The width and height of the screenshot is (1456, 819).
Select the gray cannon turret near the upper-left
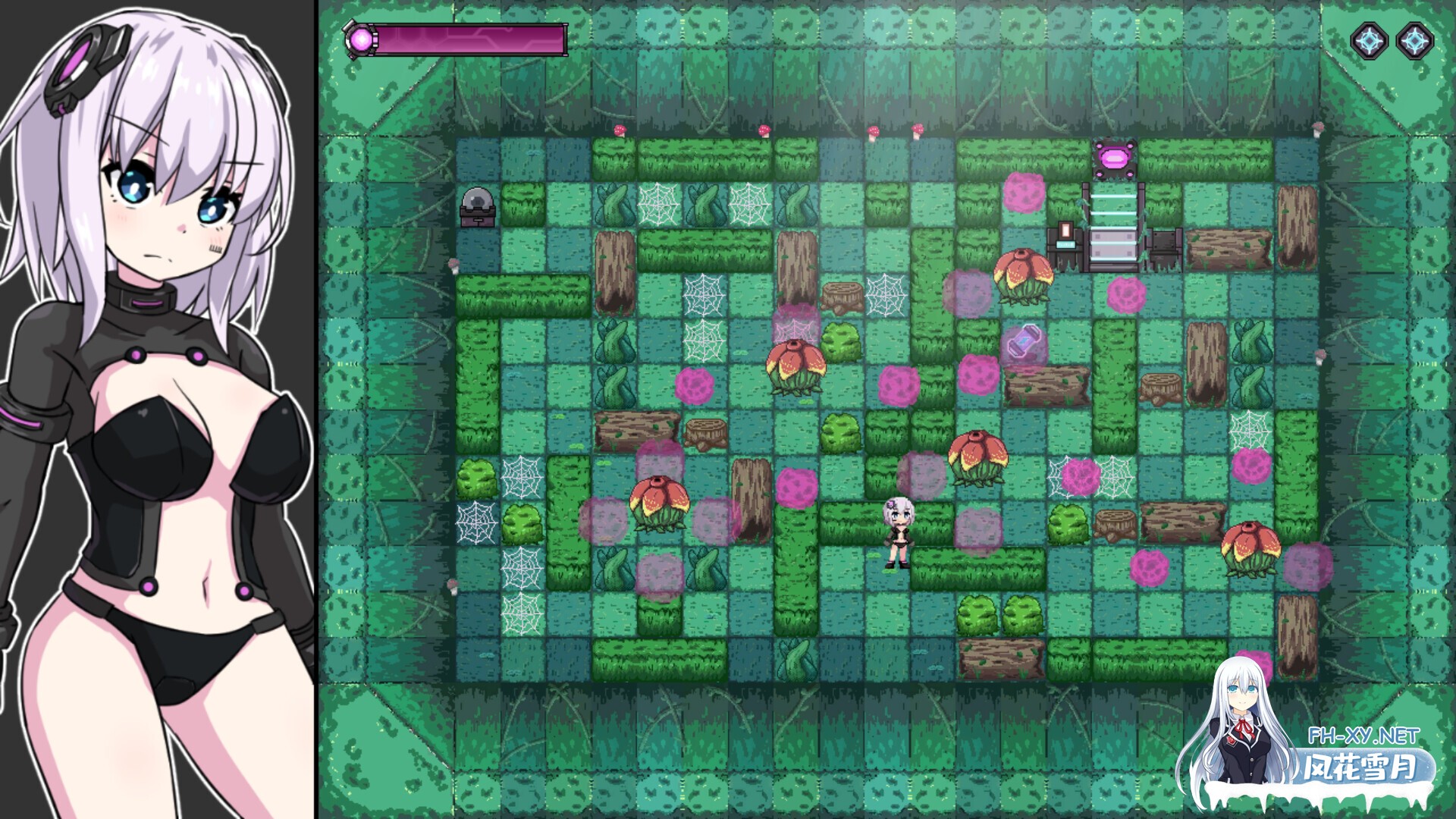(478, 206)
